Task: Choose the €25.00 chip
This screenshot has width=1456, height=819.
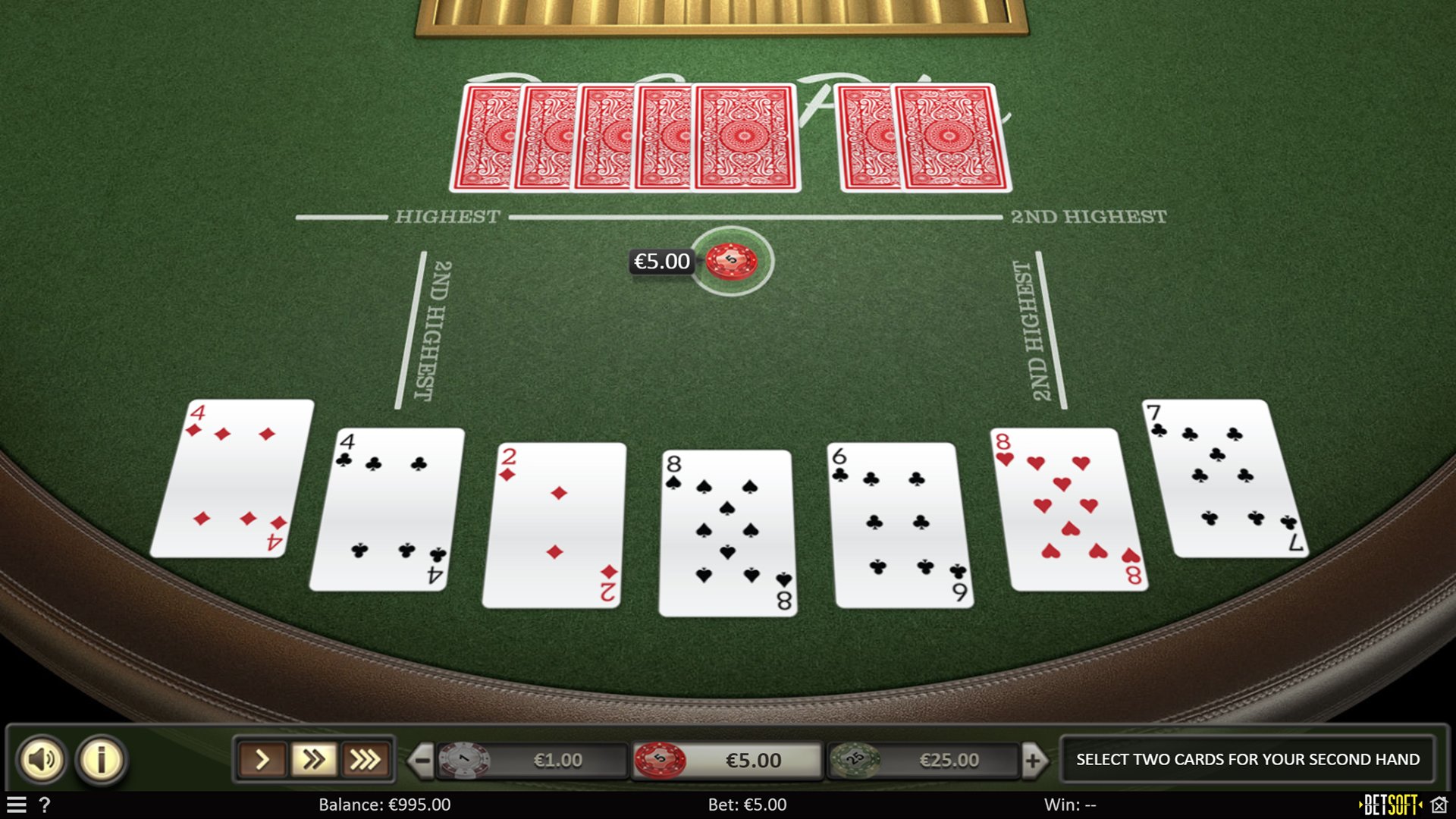Action: [924, 760]
